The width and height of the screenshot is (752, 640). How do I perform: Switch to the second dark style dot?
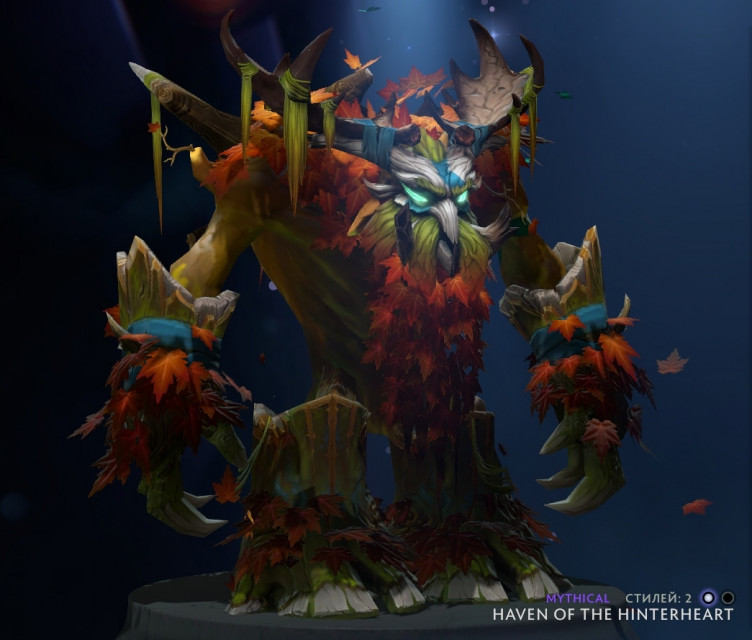[x=728, y=598]
